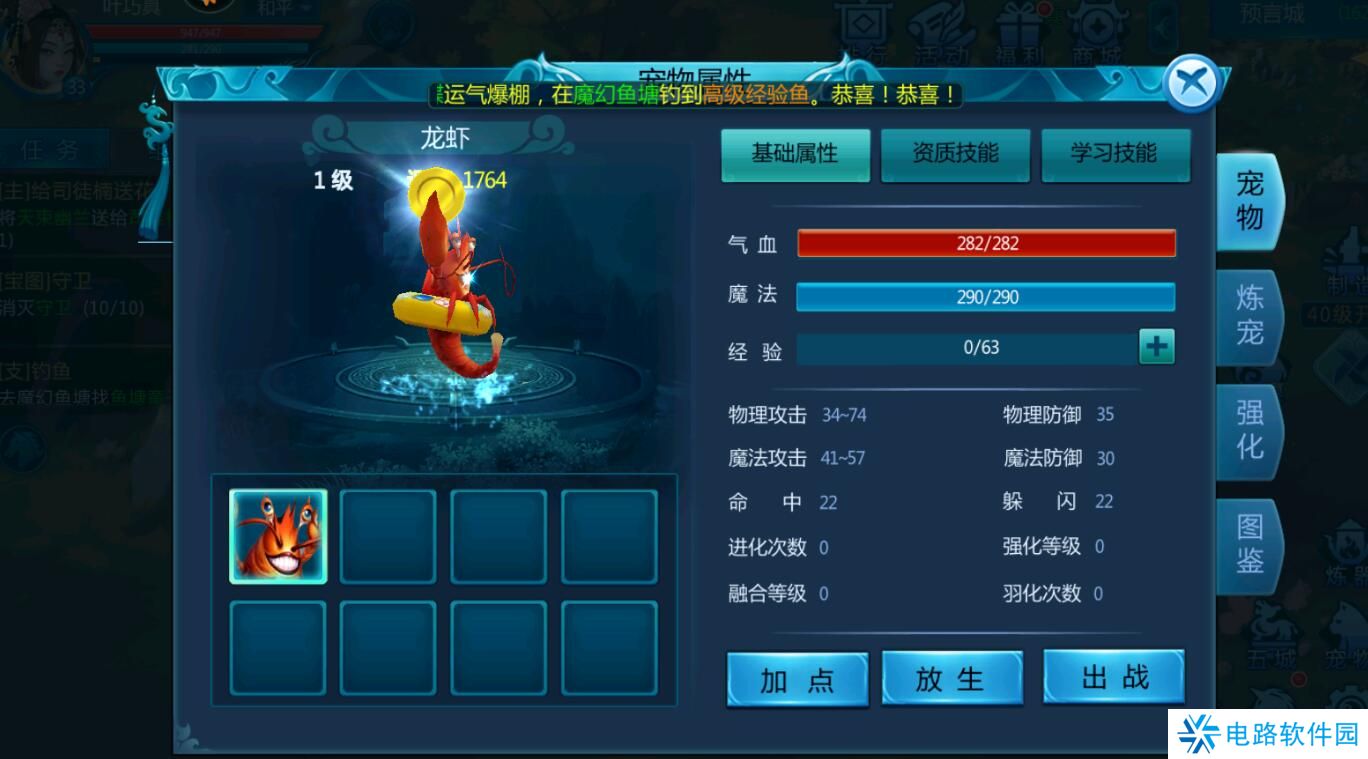This screenshot has width=1368, height=759.
Task: Select the 基础属性 tab
Action: (795, 155)
